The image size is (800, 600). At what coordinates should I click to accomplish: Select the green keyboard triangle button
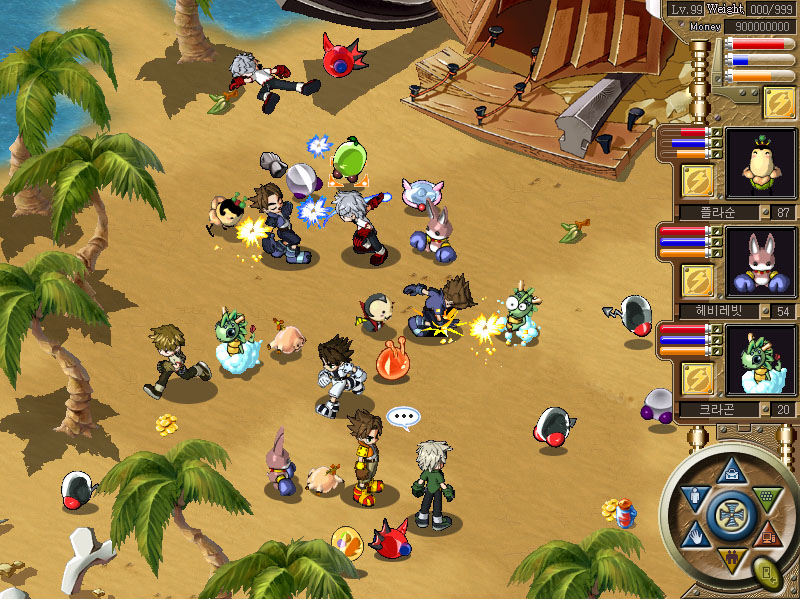765,497
